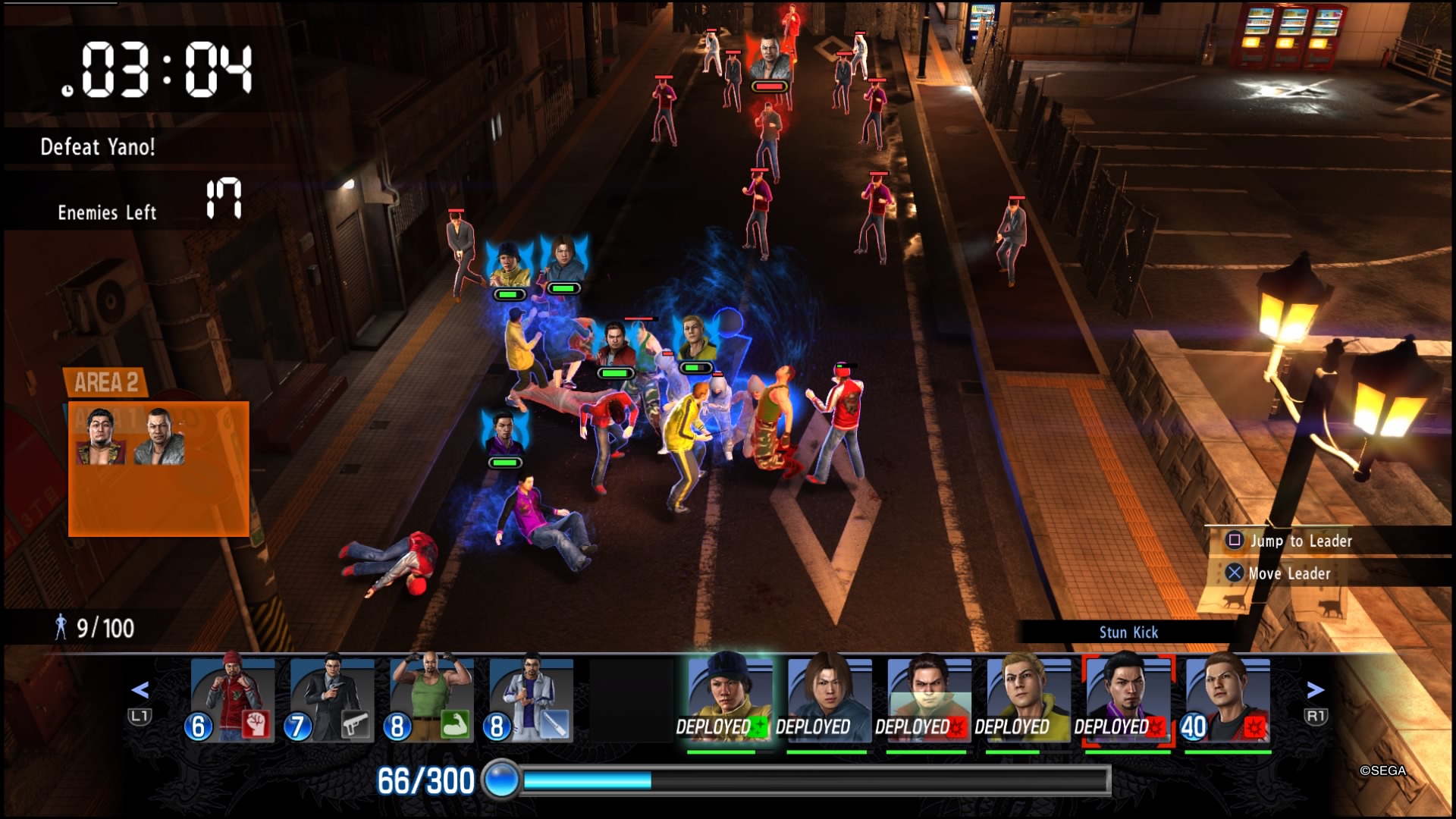Deploy the cost 8 muscular green tank-top unit
This screenshot has width=1456, height=819.
click(x=431, y=698)
